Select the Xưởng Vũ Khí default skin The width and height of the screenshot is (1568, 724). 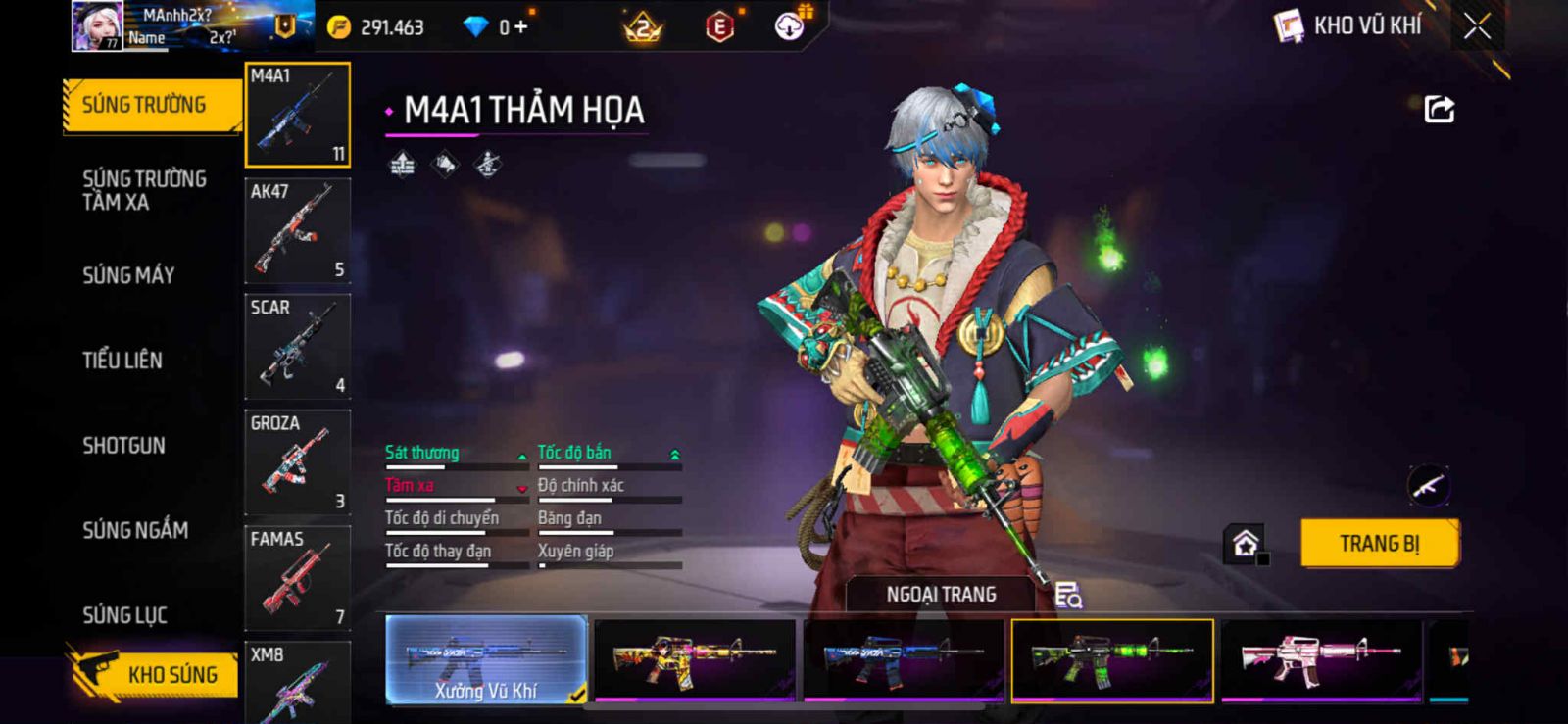pyautogui.click(x=486, y=659)
